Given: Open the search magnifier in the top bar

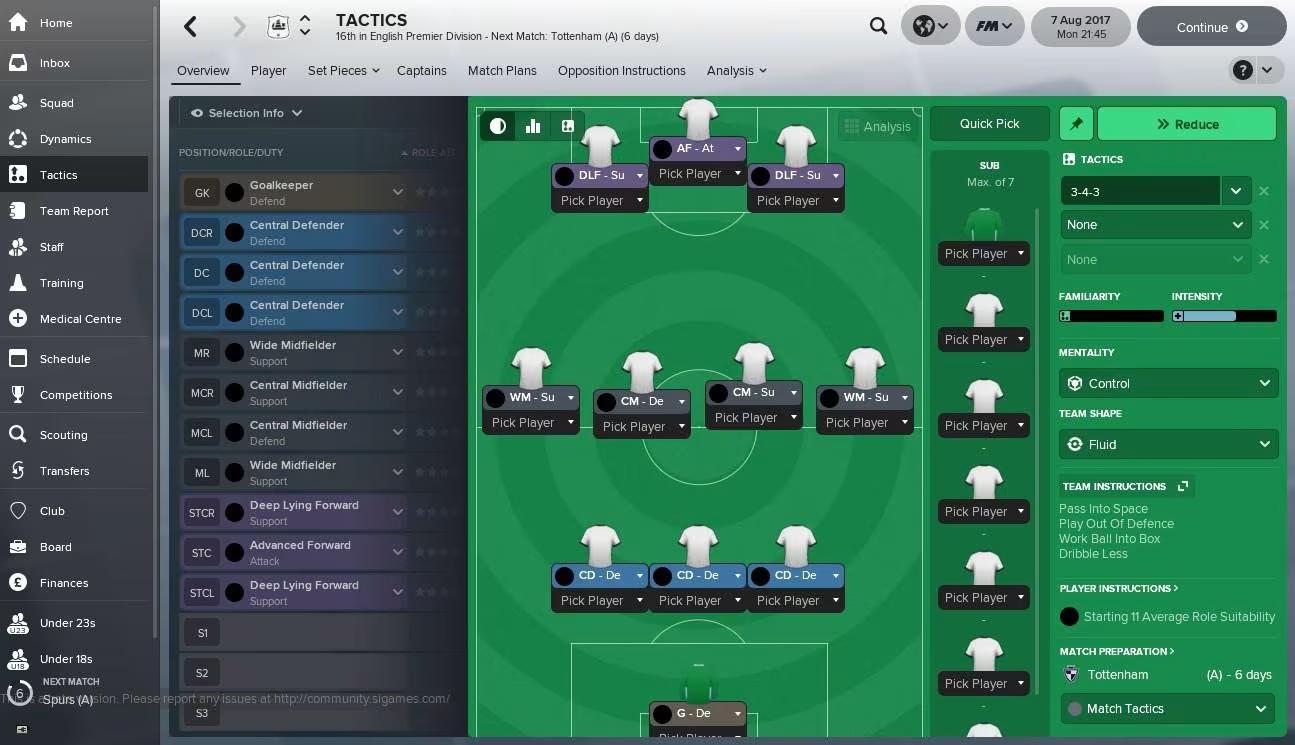Looking at the screenshot, I should [x=878, y=26].
